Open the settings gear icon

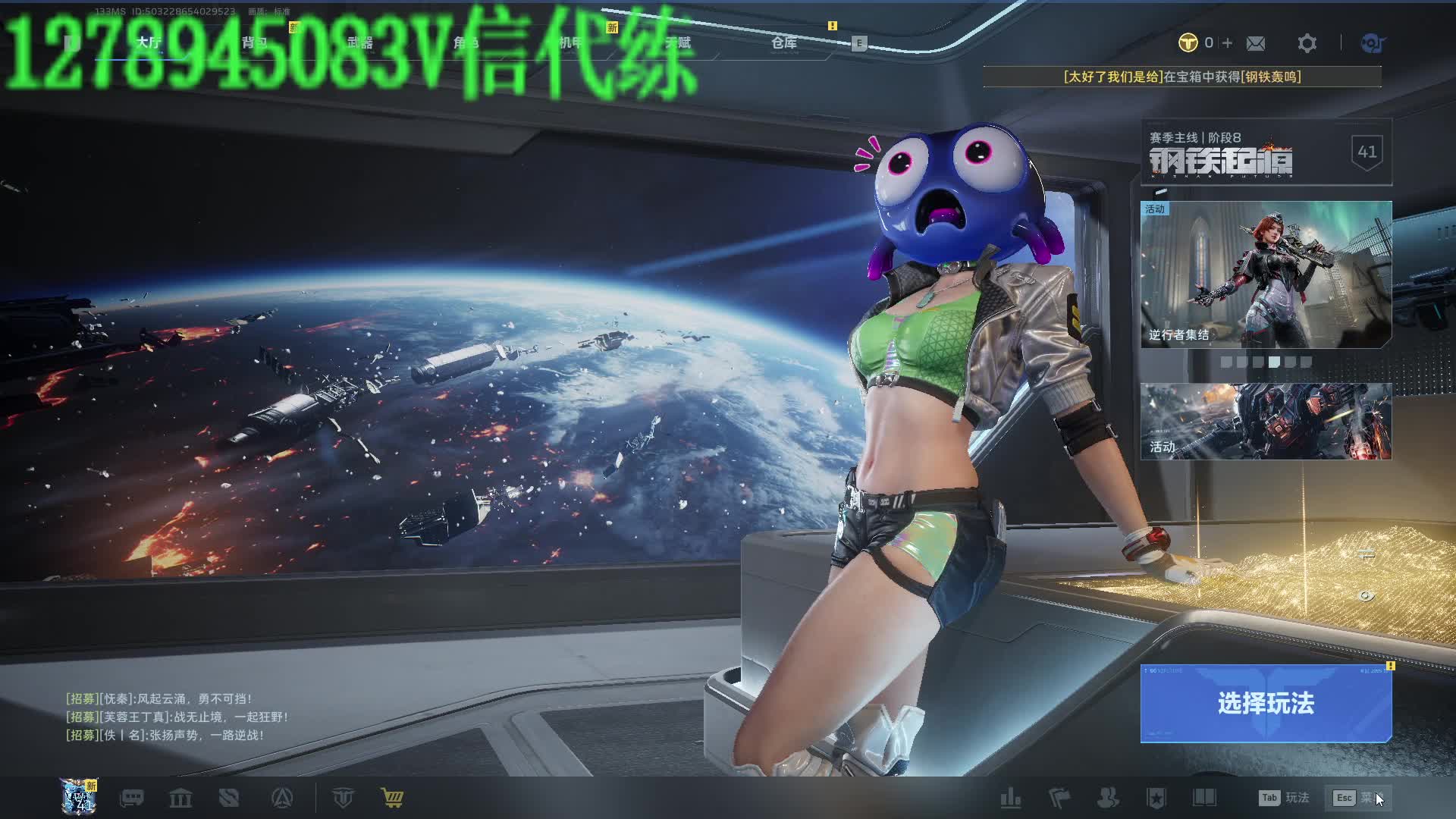pyautogui.click(x=1307, y=43)
